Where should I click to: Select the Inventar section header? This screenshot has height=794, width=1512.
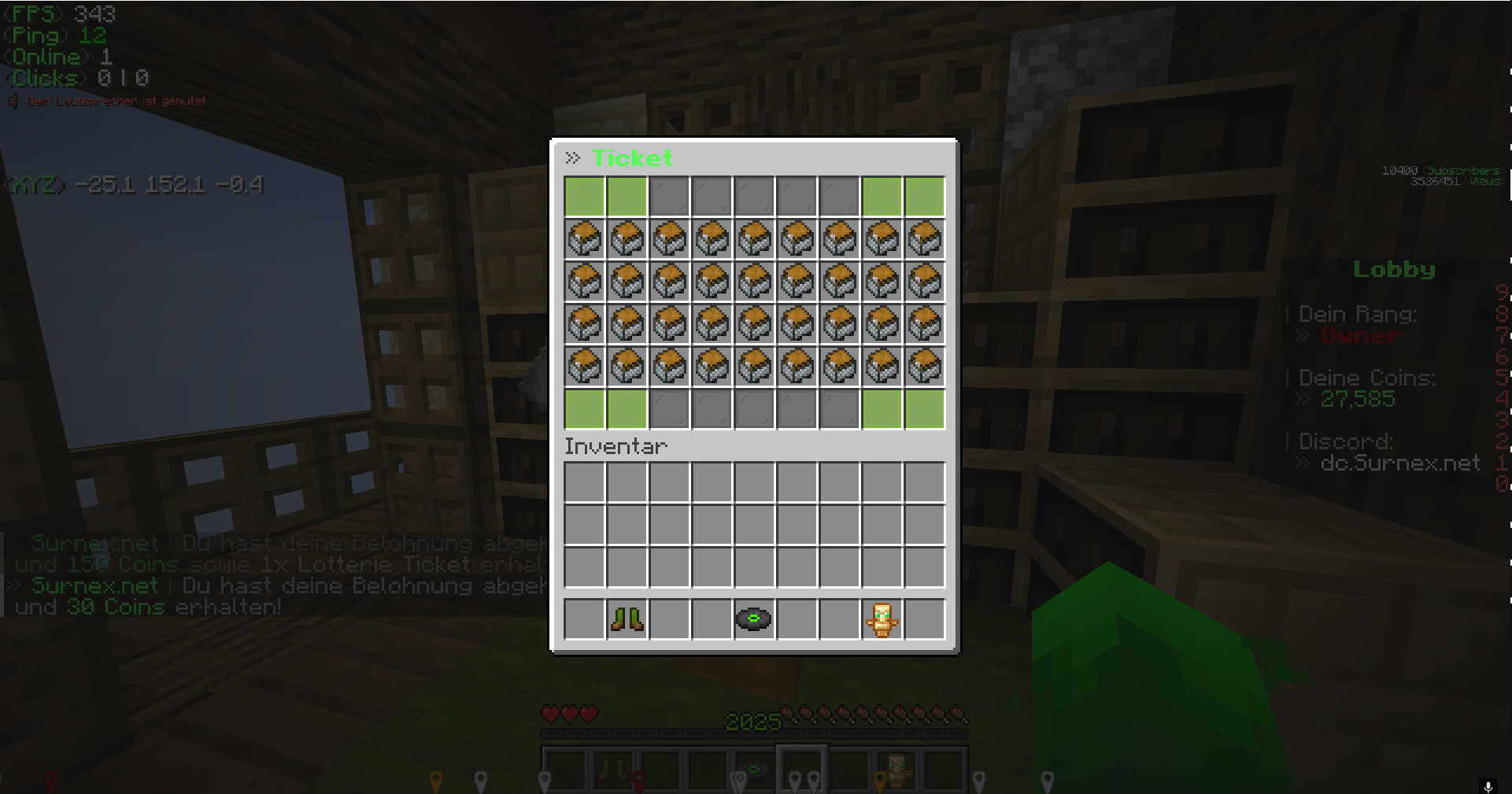615,446
